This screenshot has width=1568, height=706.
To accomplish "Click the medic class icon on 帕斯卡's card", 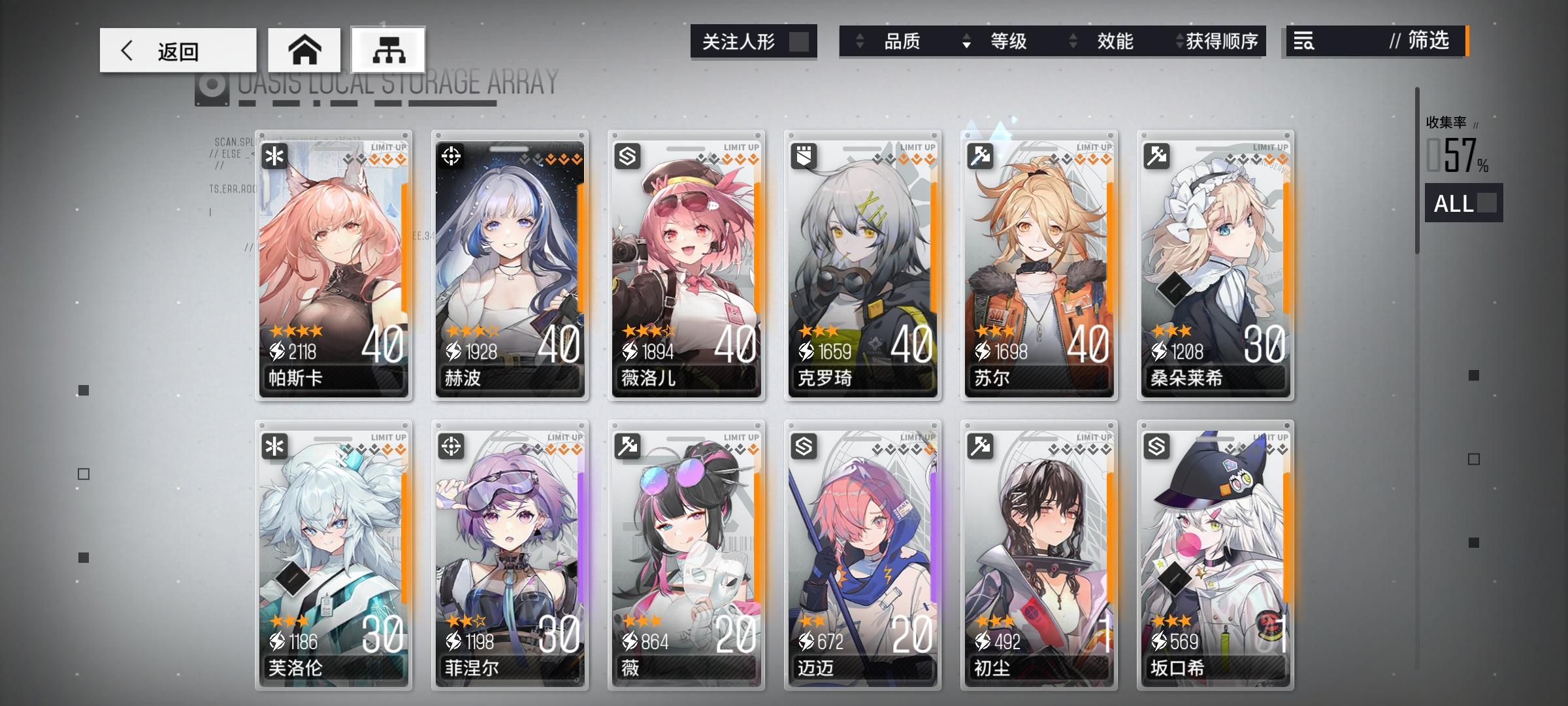I will (275, 154).
